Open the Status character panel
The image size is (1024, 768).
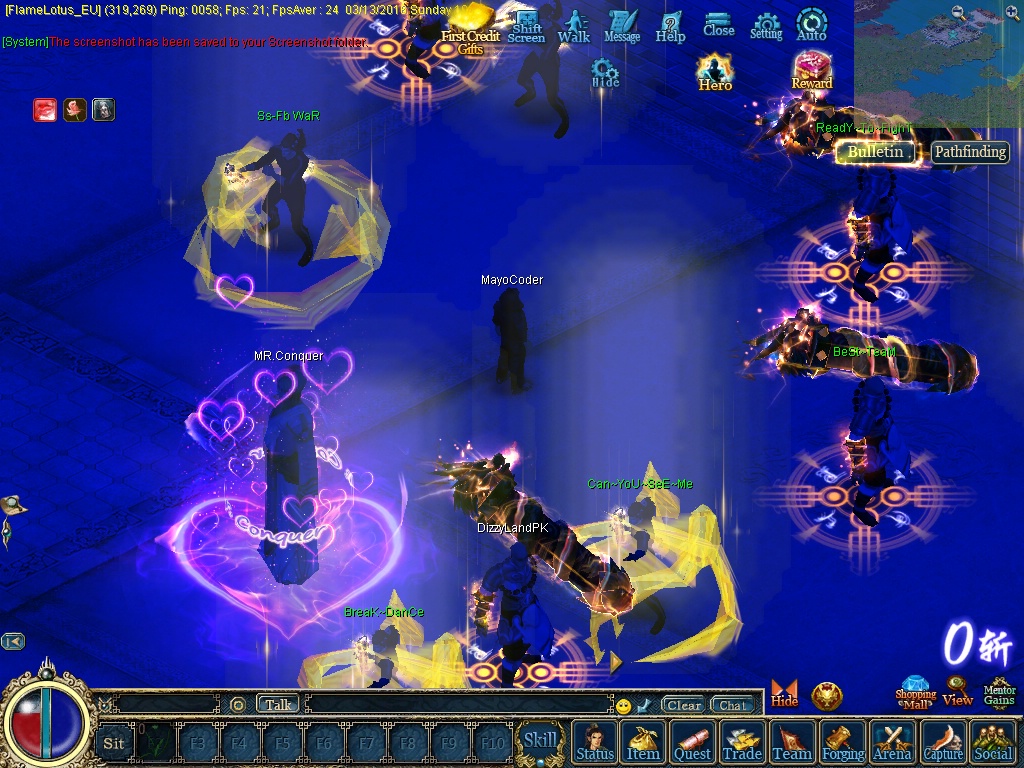[x=595, y=744]
